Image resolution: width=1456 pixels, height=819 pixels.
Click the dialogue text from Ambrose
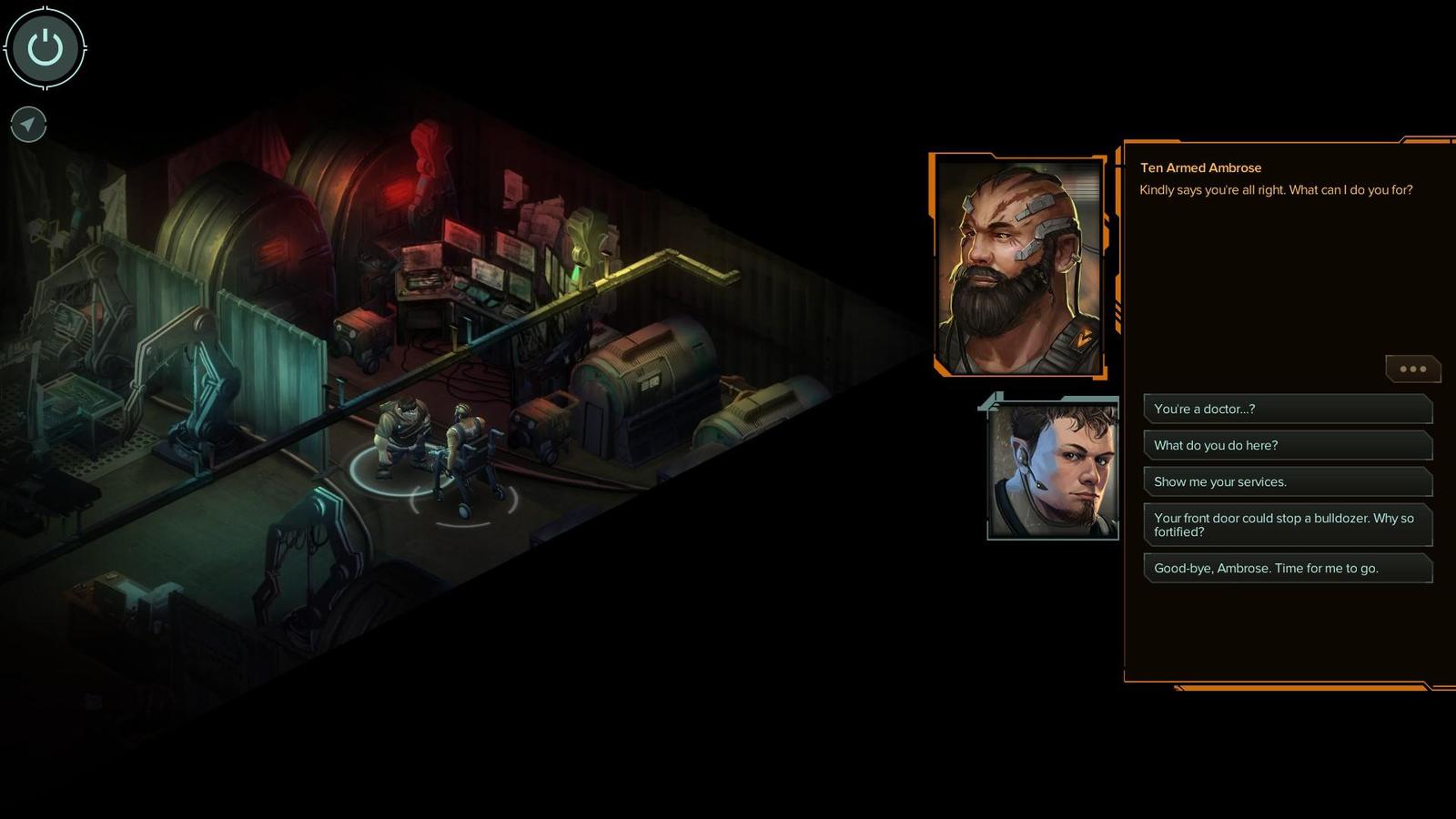[1274, 191]
